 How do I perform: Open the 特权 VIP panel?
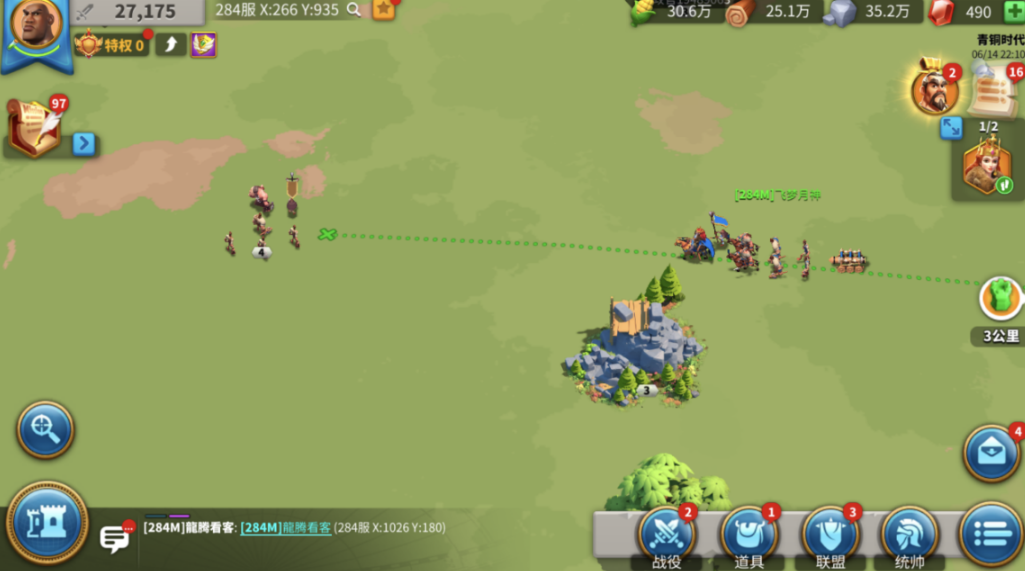(111, 45)
